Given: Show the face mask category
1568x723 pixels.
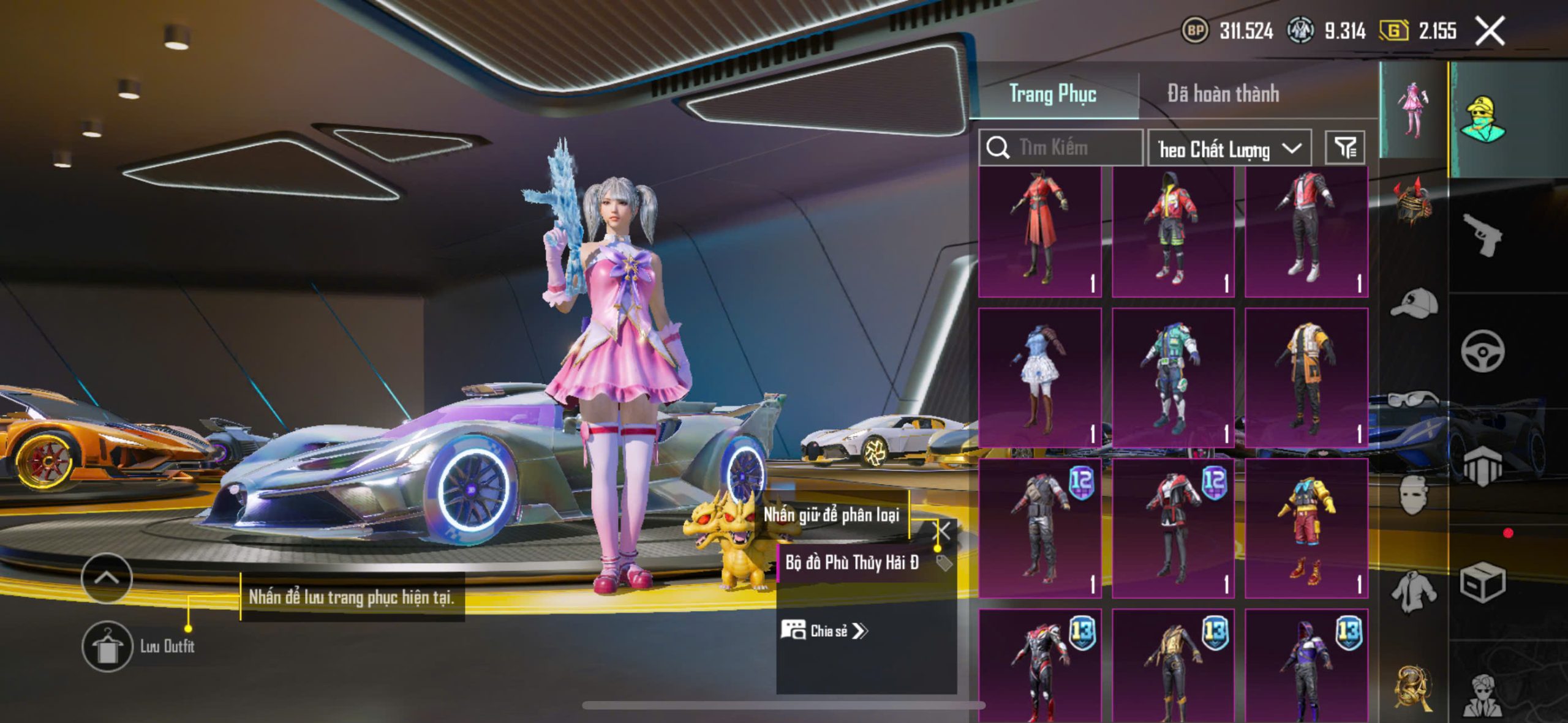Looking at the screenshot, I should pos(1412,493).
